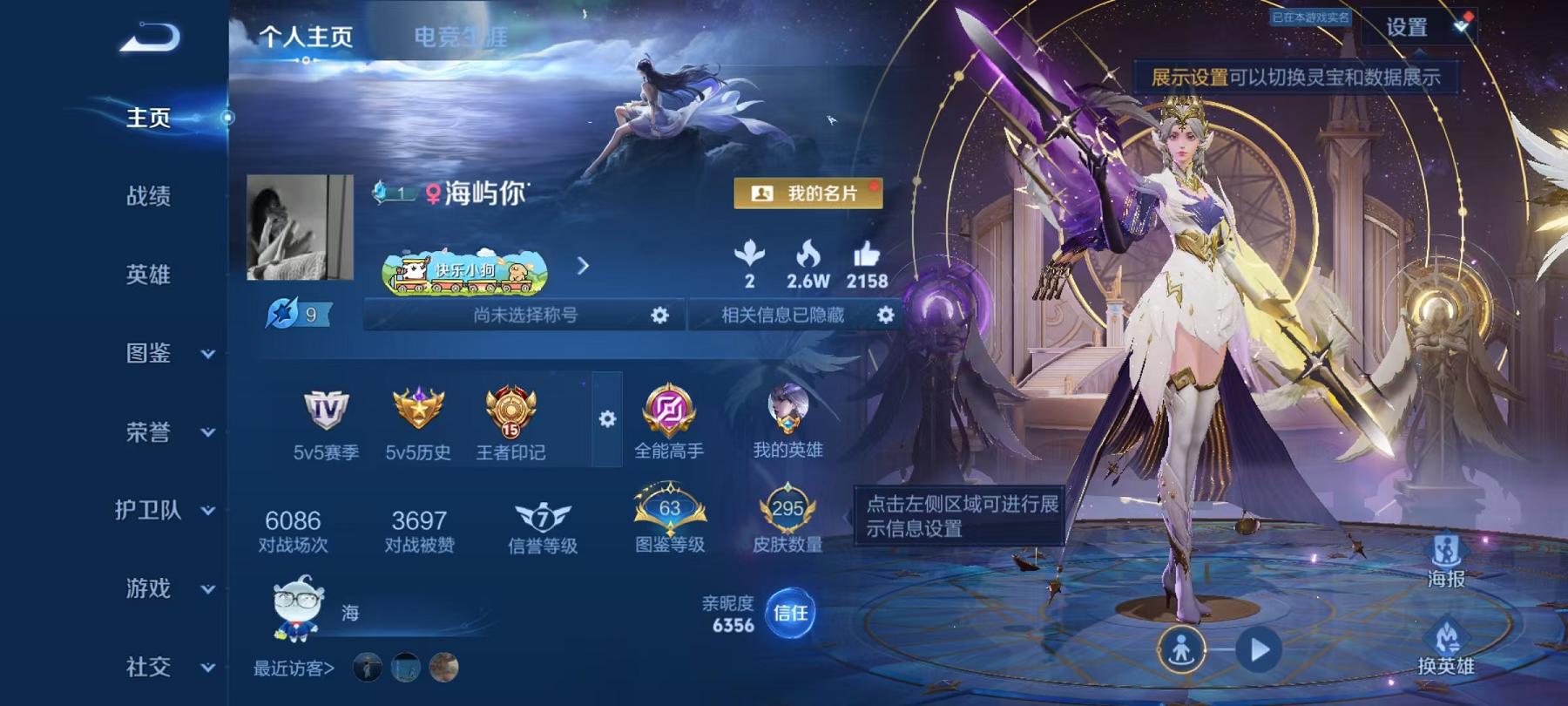The height and width of the screenshot is (706, 1568).
Task: Open the gear beside 相关信息已隐藏
Action: [x=886, y=317]
